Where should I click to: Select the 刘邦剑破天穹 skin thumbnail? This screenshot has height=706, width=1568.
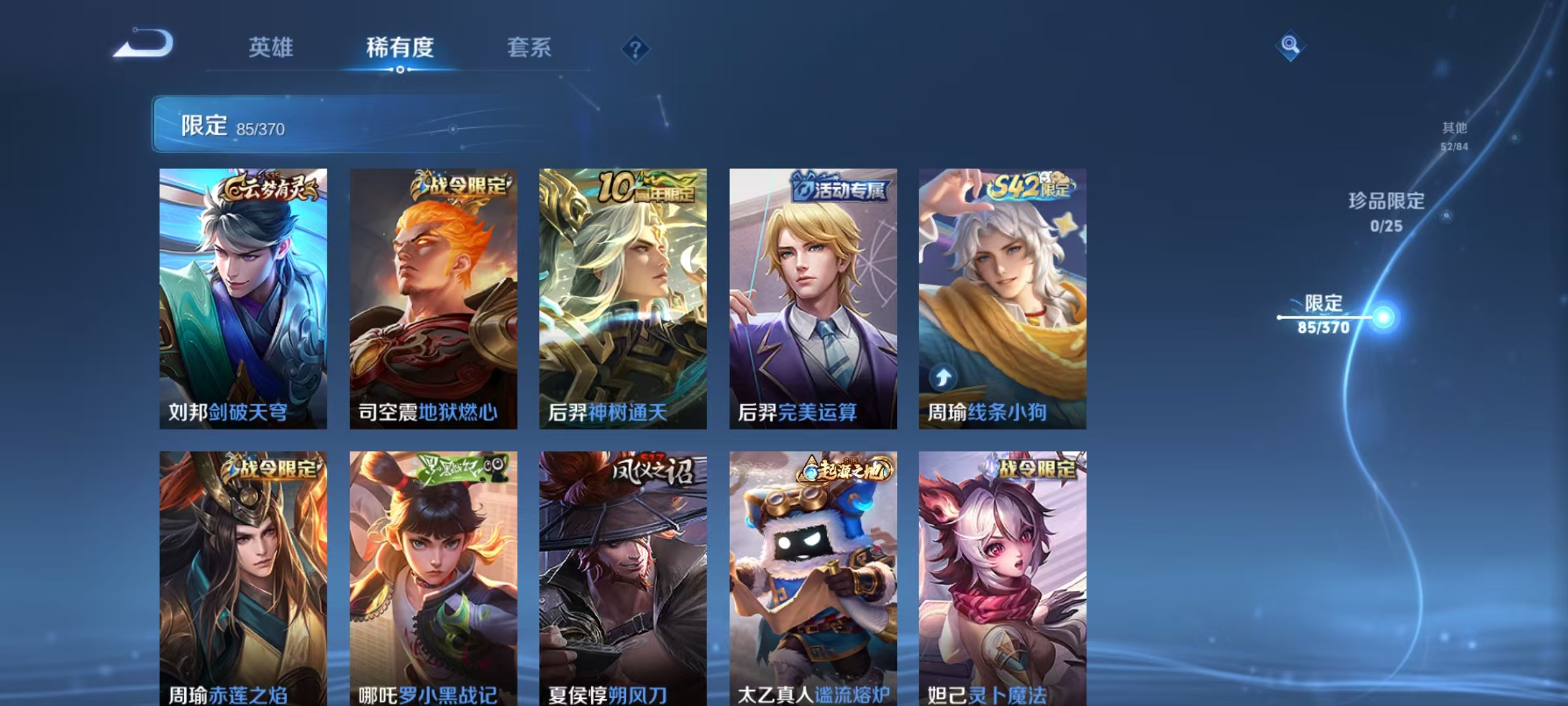click(x=242, y=294)
